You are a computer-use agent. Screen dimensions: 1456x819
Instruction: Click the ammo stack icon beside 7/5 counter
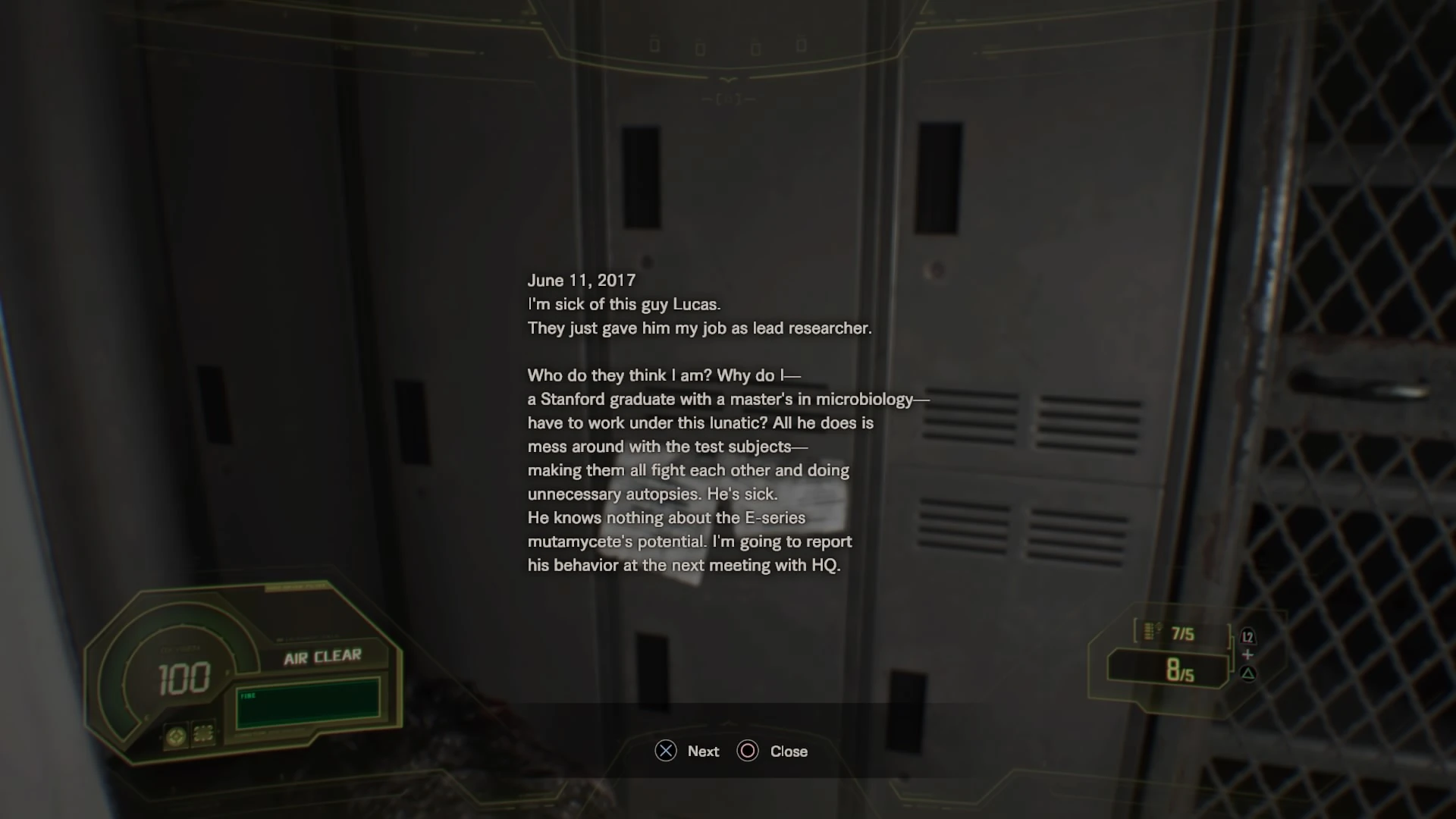(1150, 632)
